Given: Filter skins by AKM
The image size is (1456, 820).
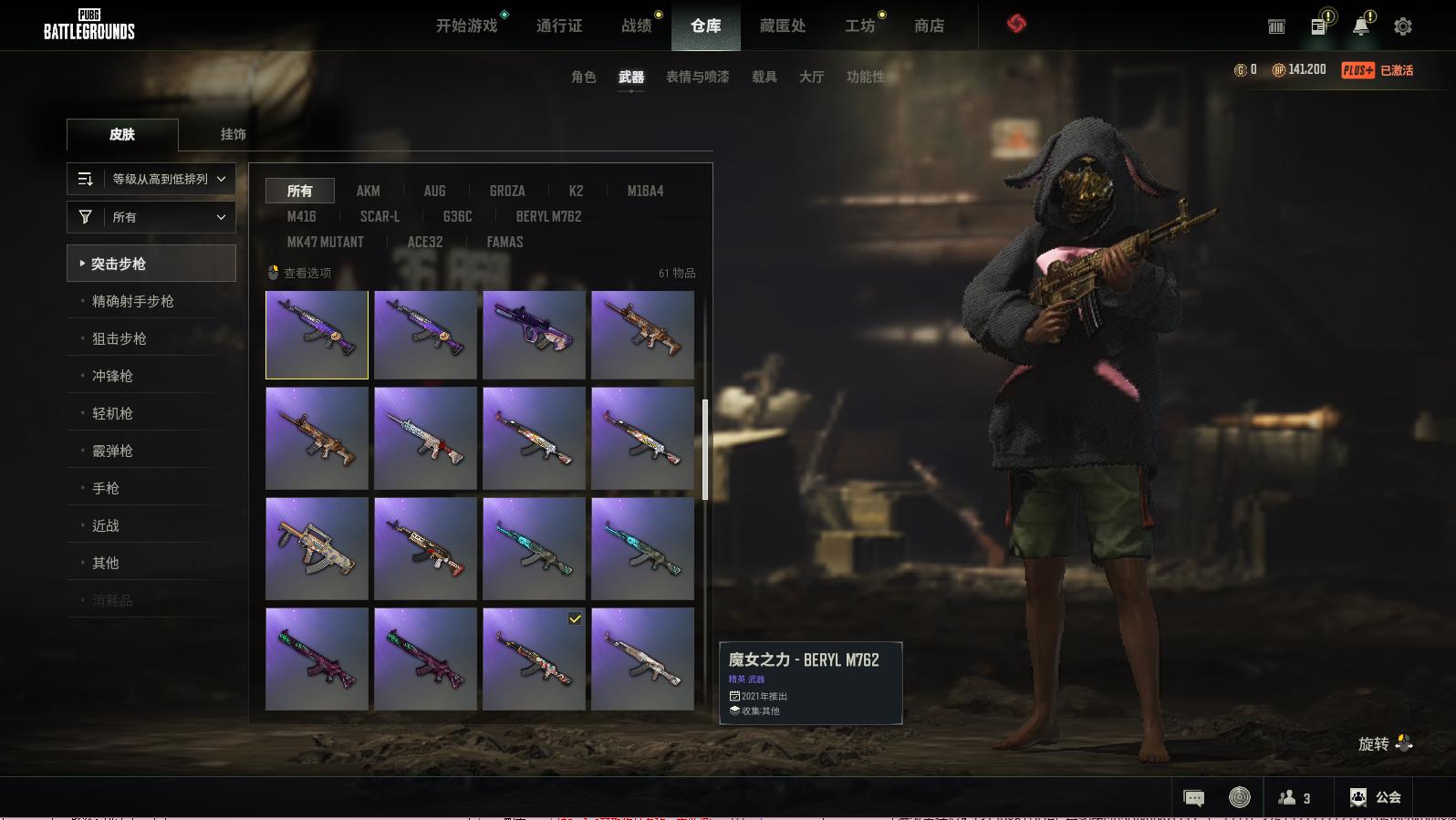Looking at the screenshot, I should click(x=368, y=191).
